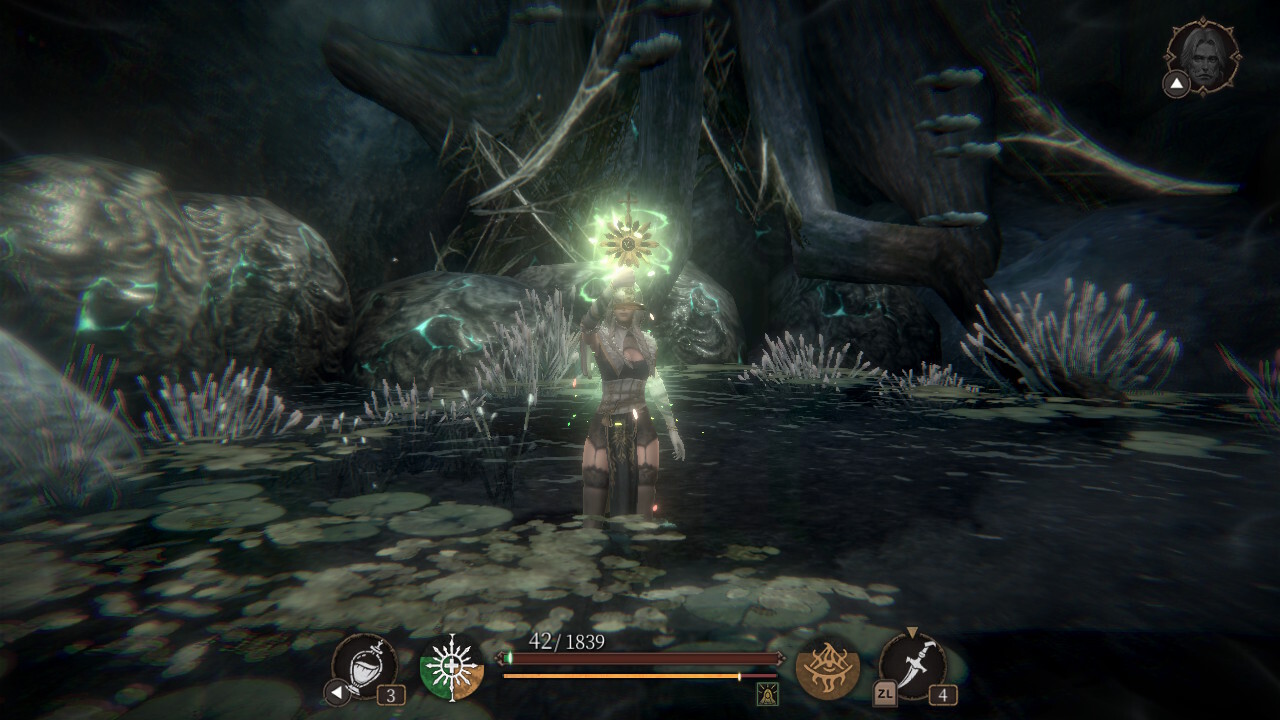The width and height of the screenshot is (1280, 720).
Task: Click the ZL shoulder-button badge
Action: click(885, 693)
